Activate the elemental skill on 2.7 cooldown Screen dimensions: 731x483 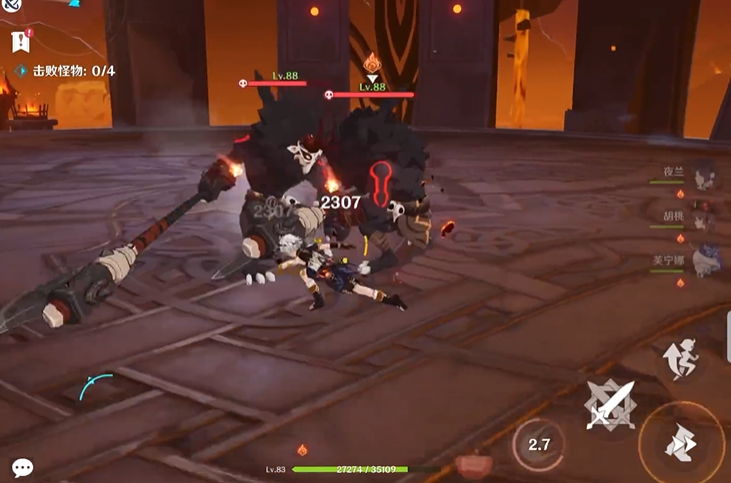(538, 445)
